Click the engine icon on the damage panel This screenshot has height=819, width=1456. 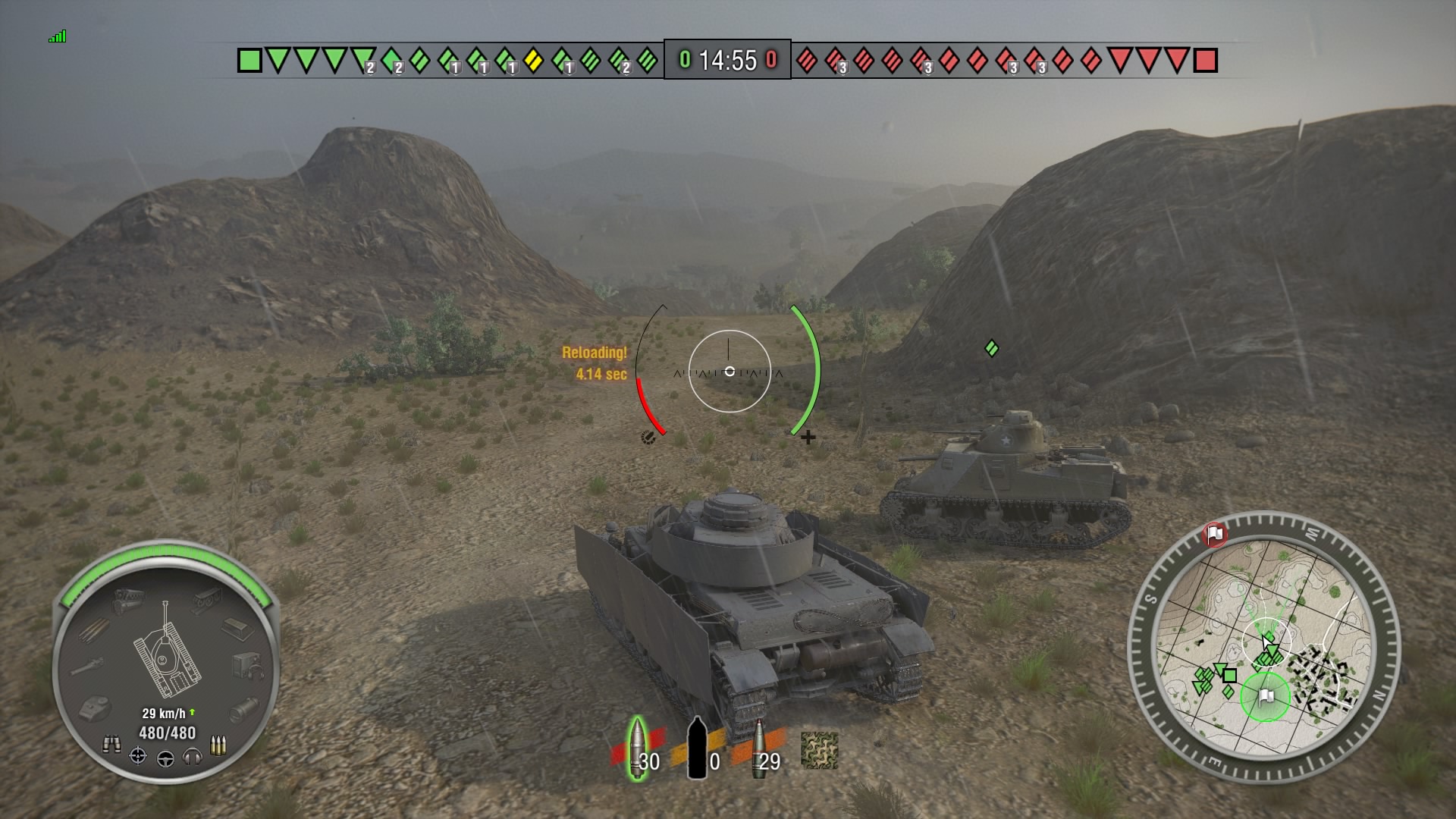(x=127, y=598)
